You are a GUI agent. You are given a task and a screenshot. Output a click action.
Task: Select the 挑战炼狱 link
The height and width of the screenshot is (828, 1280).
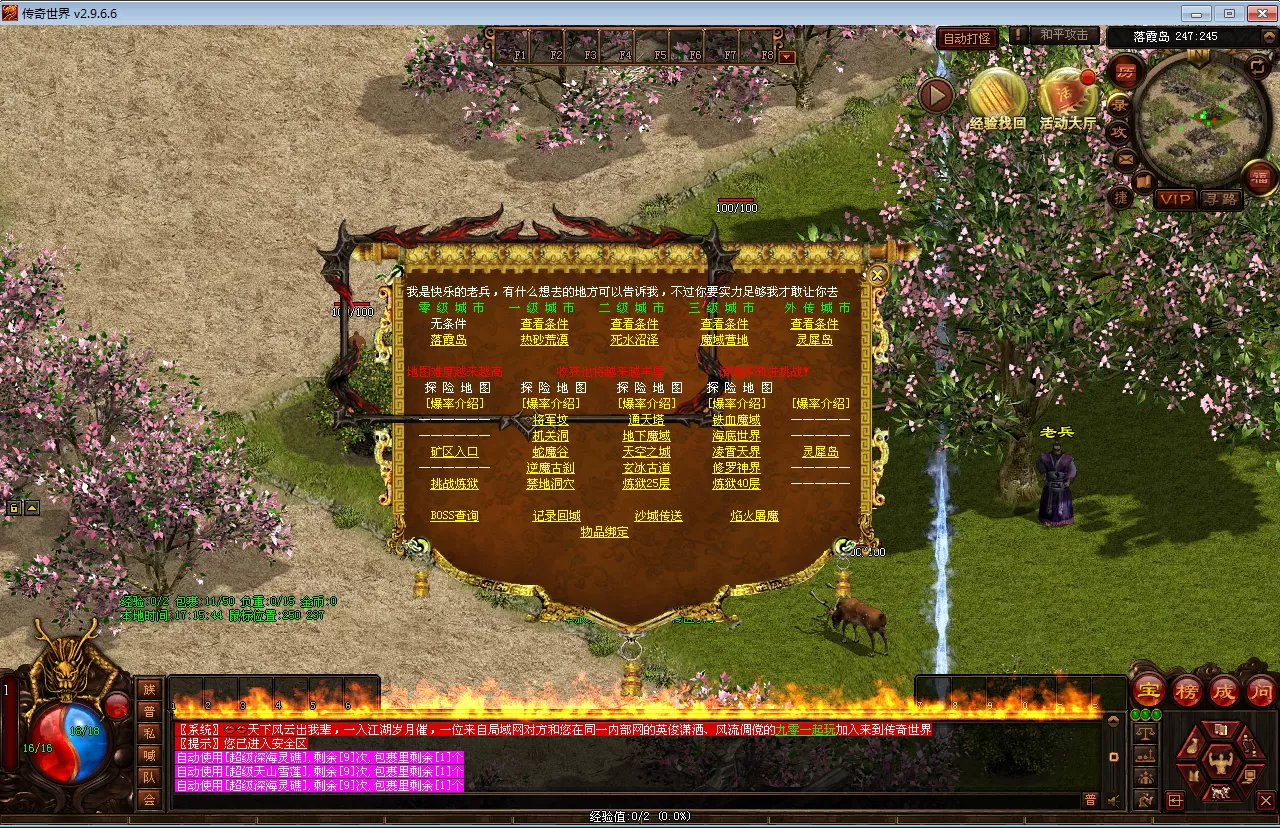point(454,484)
